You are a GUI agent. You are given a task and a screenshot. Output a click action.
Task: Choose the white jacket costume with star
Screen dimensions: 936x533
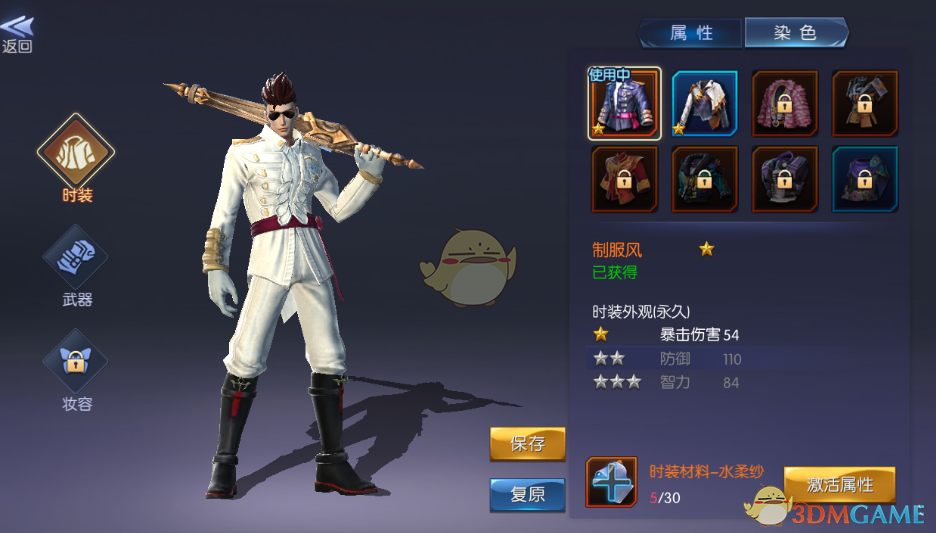tap(705, 103)
